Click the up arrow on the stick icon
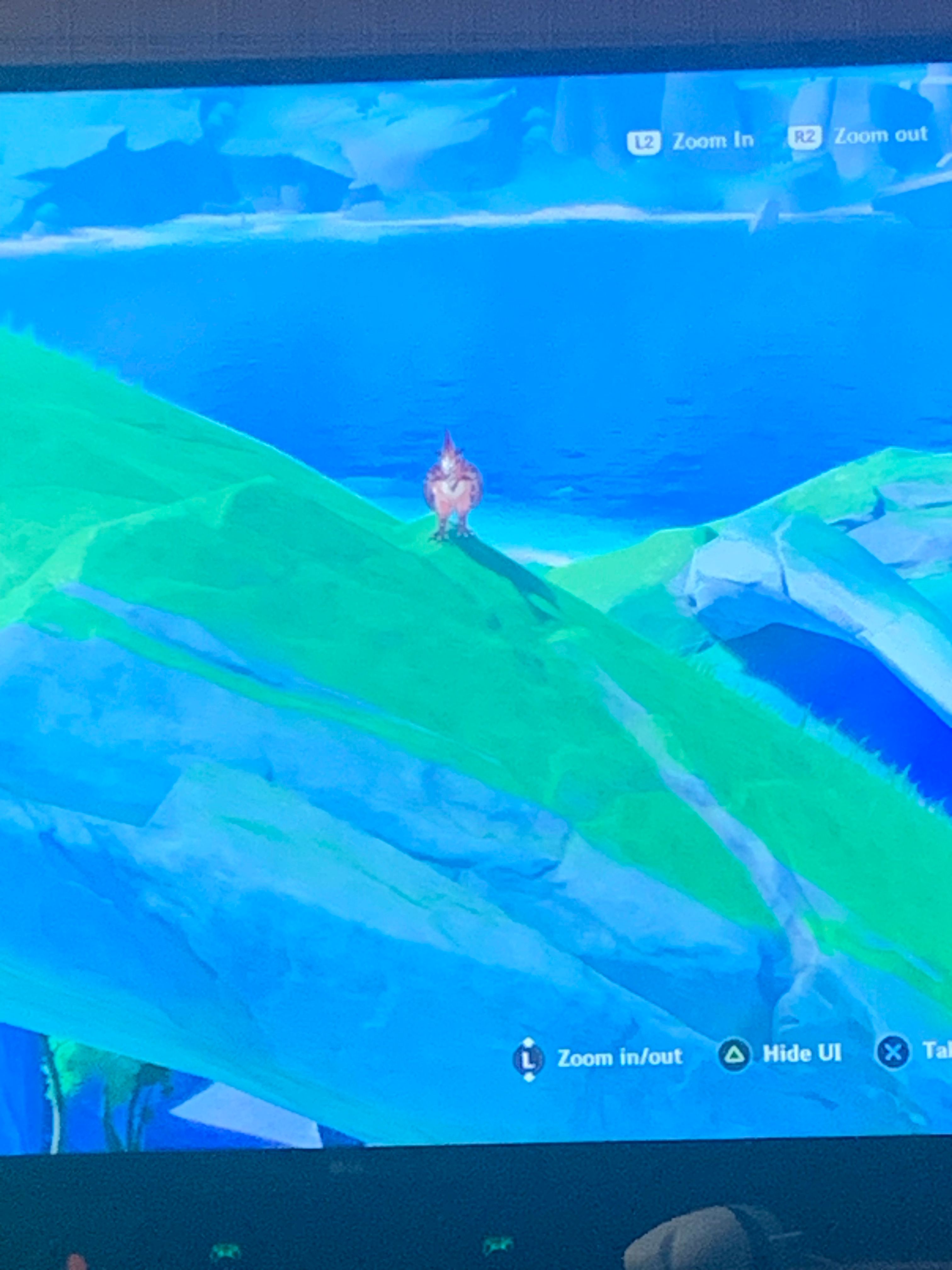 pyautogui.click(x=529, y=1040)
